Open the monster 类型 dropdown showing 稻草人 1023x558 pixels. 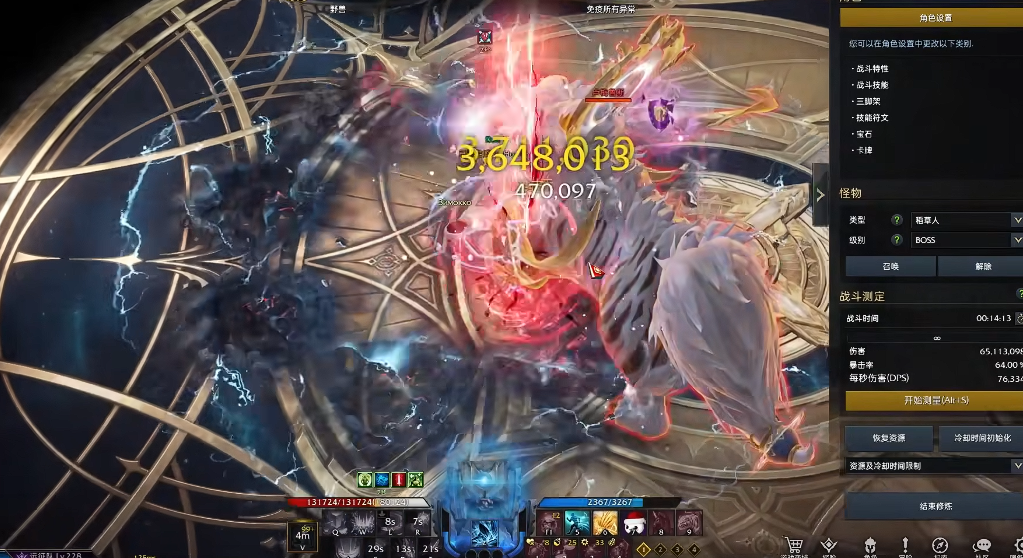pos(966,219)
